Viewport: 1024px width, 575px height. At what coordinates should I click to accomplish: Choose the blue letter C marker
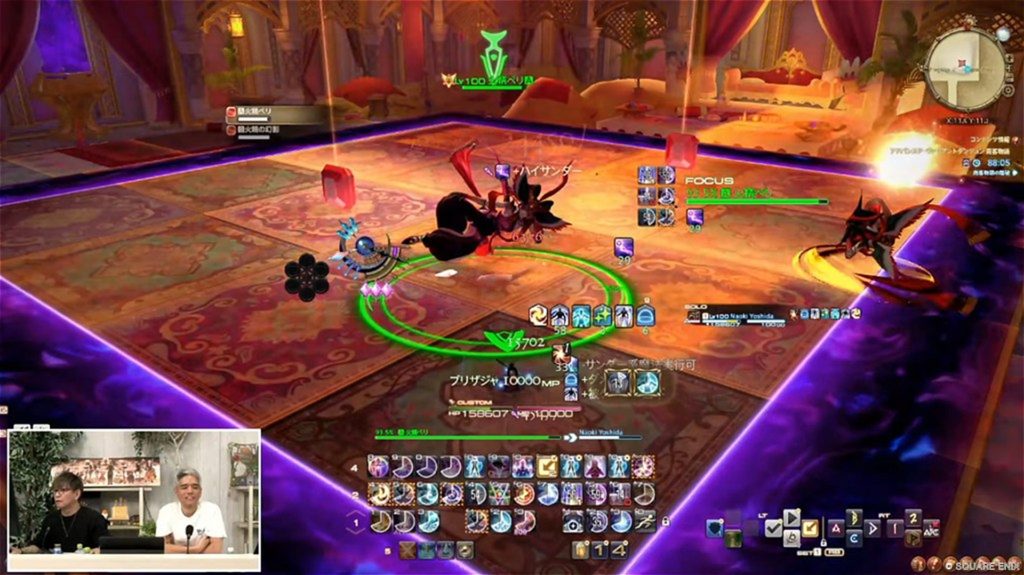point(853,538)
